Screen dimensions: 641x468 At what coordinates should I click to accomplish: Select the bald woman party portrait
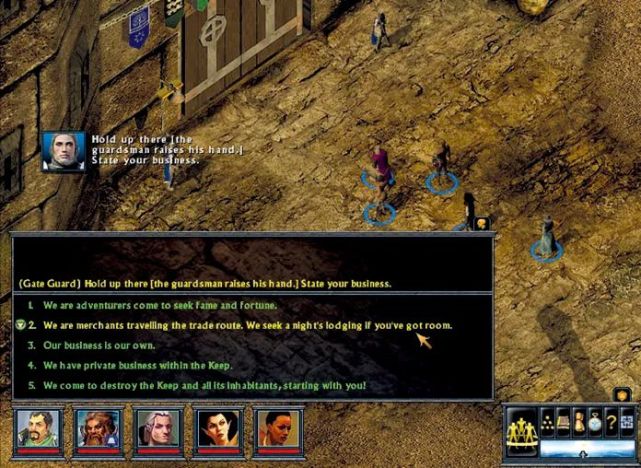click(278, 429)
